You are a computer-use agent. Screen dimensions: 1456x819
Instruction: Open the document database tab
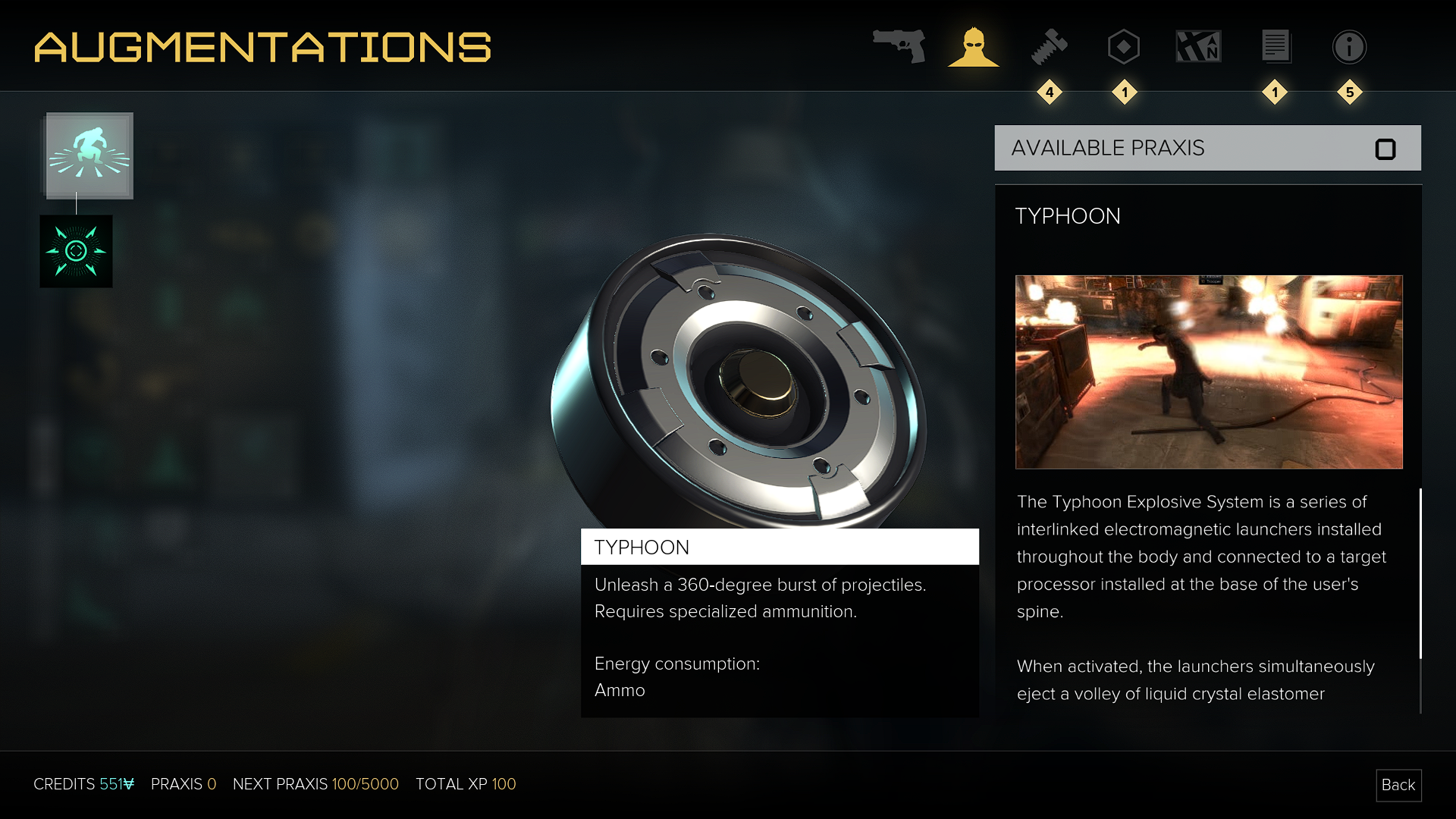[1276, 47]
